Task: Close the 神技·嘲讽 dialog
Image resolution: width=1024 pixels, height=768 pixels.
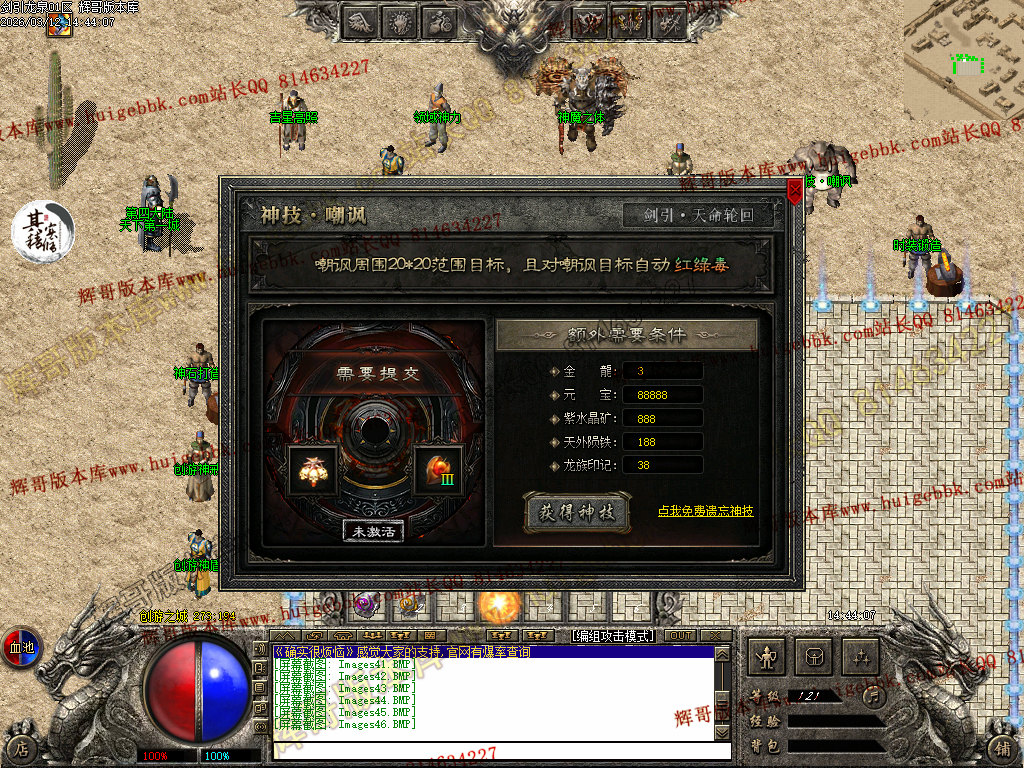Action: [795, 188]
